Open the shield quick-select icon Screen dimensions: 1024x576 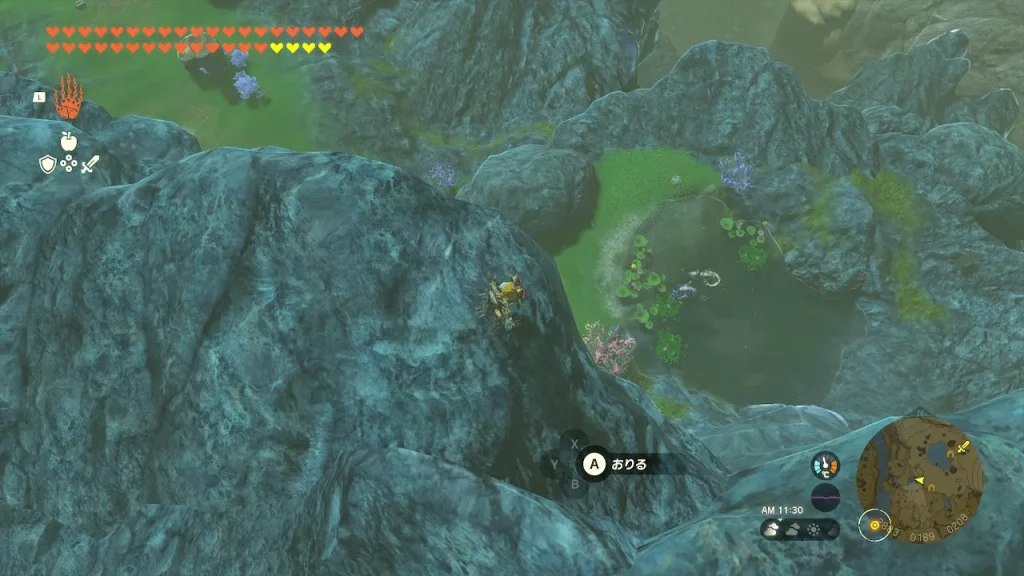click(47, 163)
